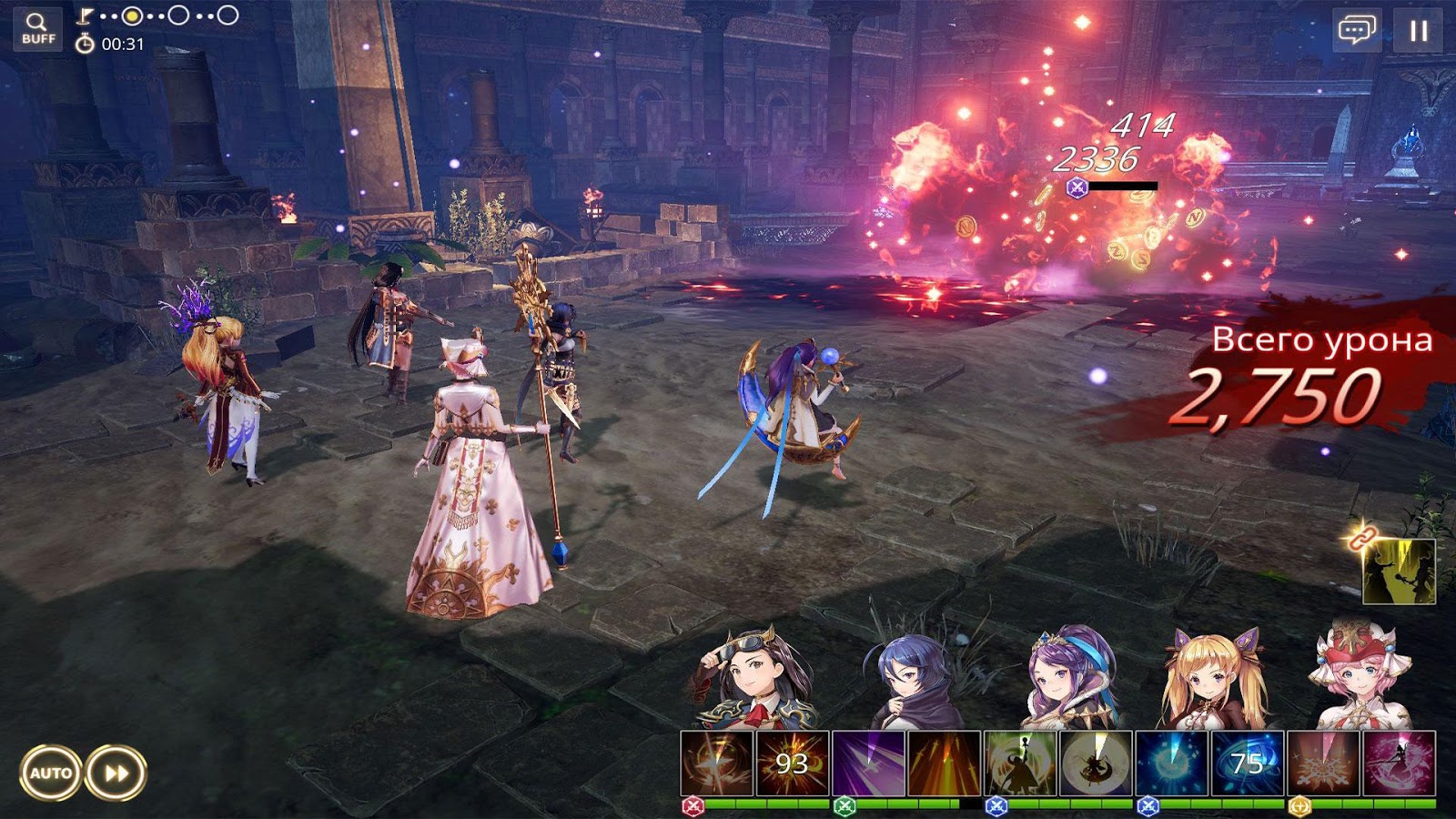
Task: Toggle AUTO battle mode
Action: pos(51,773)
